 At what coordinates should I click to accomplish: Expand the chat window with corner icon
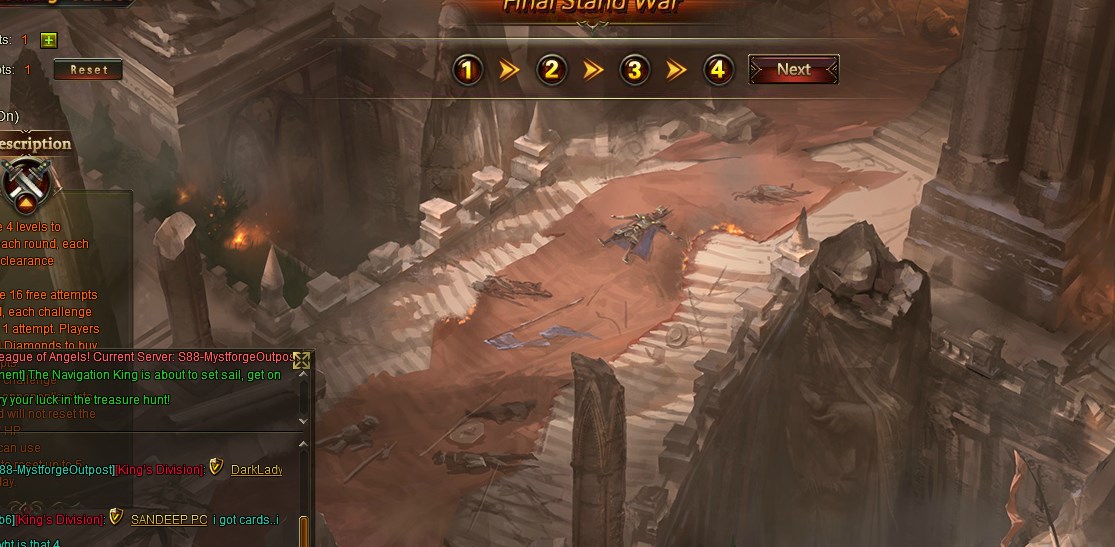pos(301,361)
